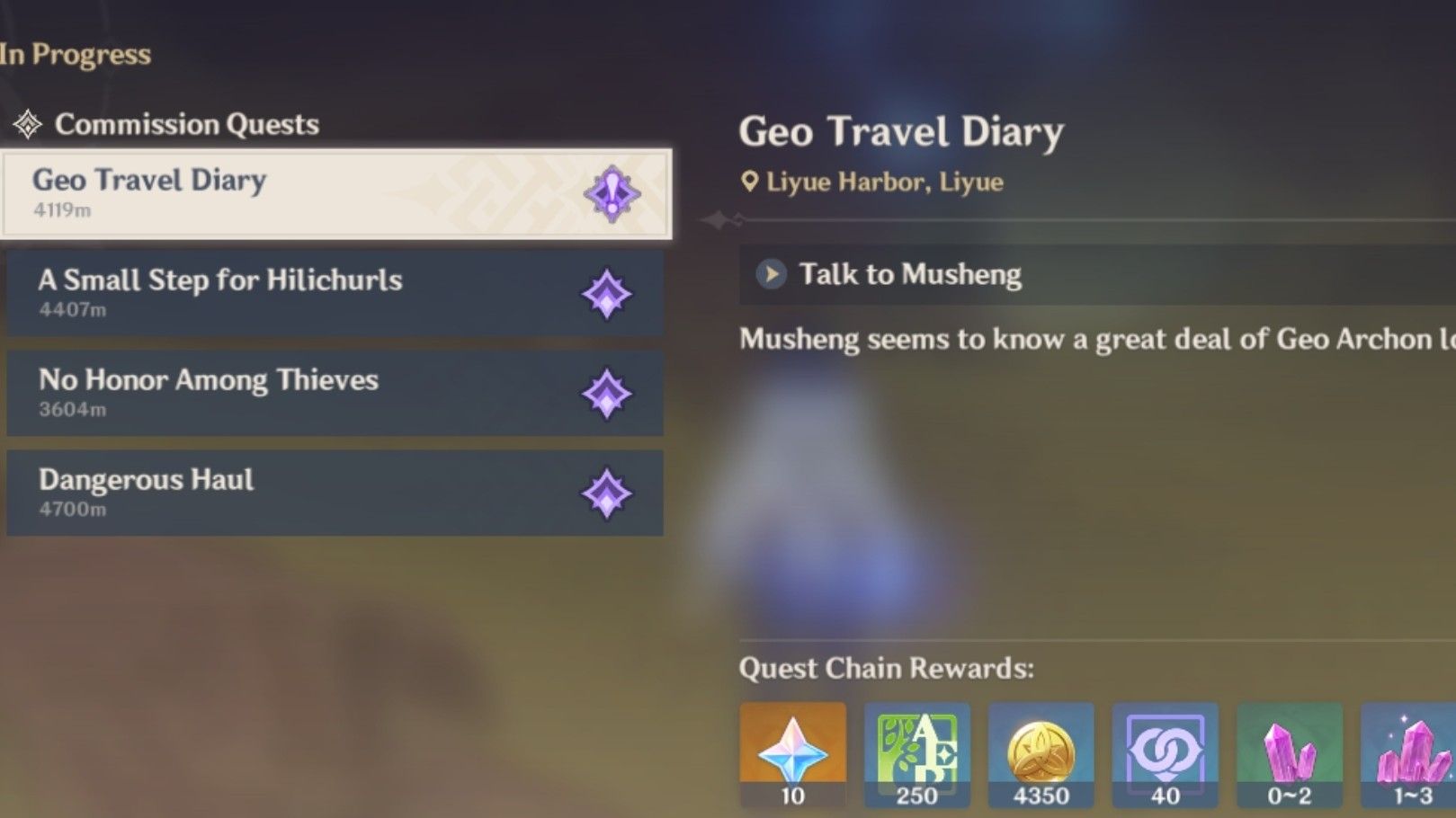Click the Mora reward icon
This screenshot has width=1456, height=818.
(1041, 751)
